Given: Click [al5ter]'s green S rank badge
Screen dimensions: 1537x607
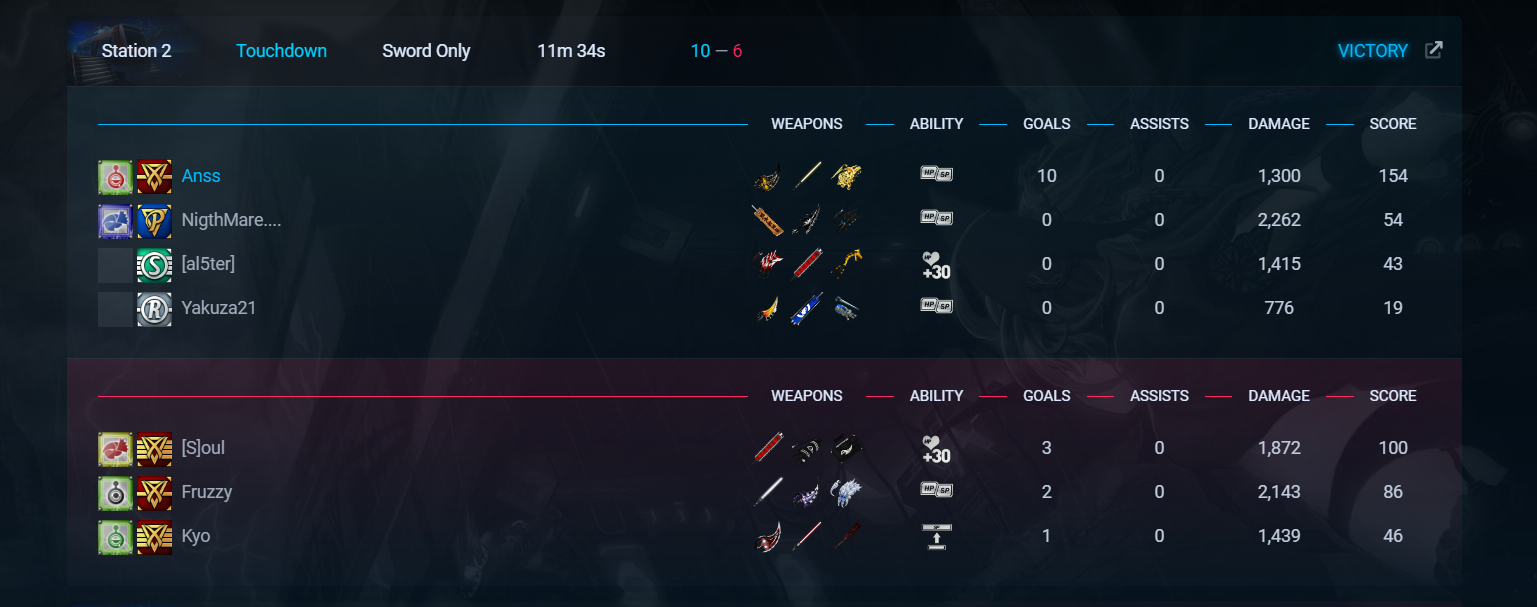Looking at the screenshot, I should pyautogui.click(x=154, y=265).
